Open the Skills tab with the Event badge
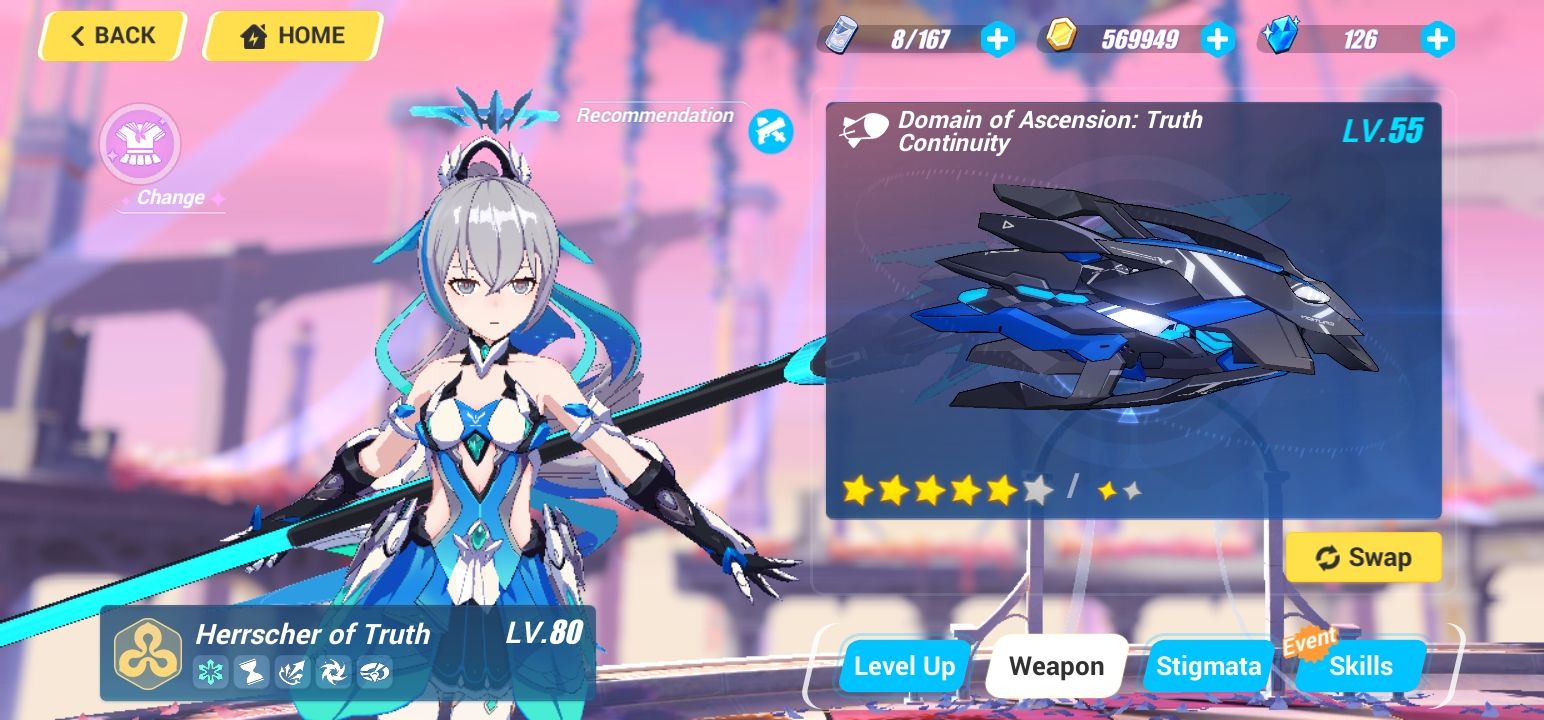Image resolution: width=1544 pixels, height=720 pixels. [1360, 665]
